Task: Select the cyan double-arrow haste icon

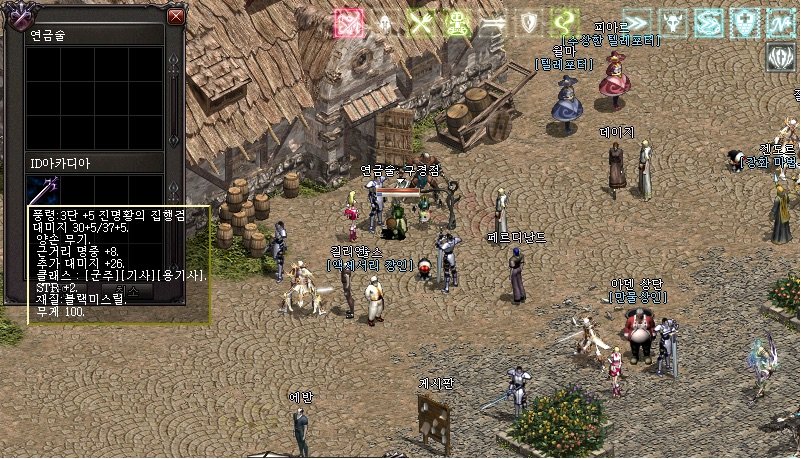Action: pyautogui.click(x=637, y=22)
